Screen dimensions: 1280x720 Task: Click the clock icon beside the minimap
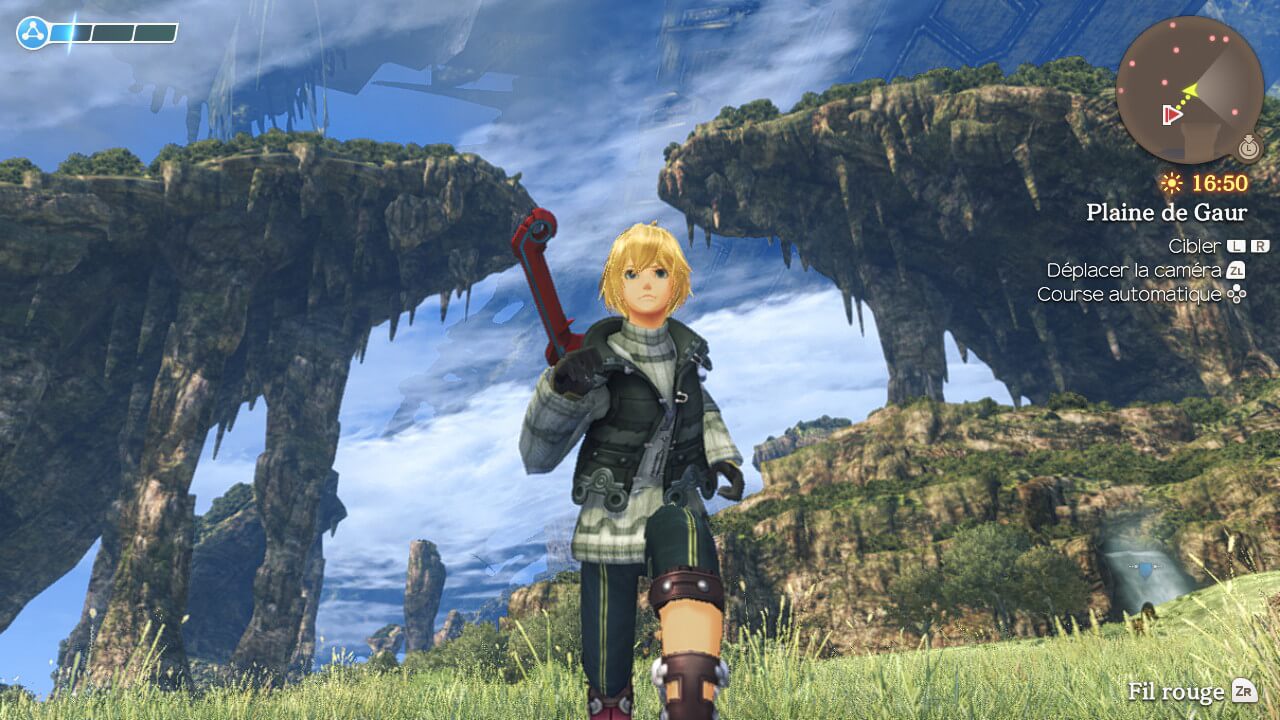[x=1247, y=149]
